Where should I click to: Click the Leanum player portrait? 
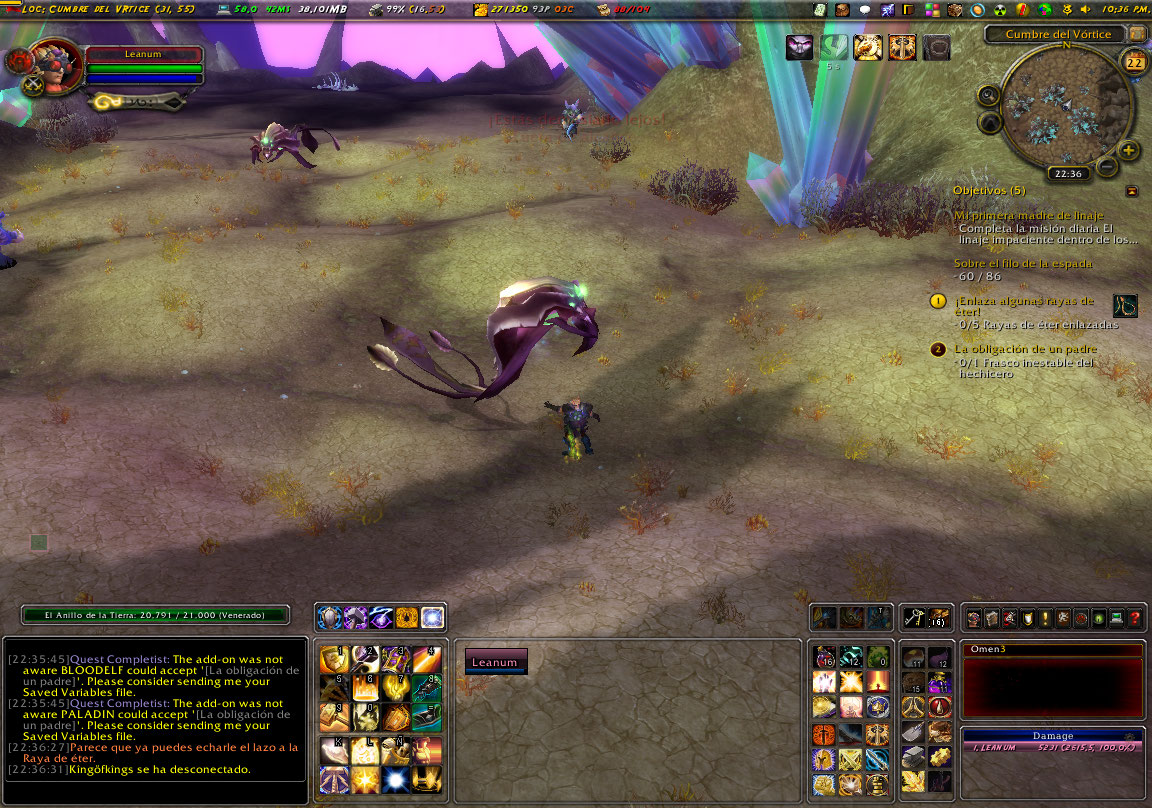point(57,62)
